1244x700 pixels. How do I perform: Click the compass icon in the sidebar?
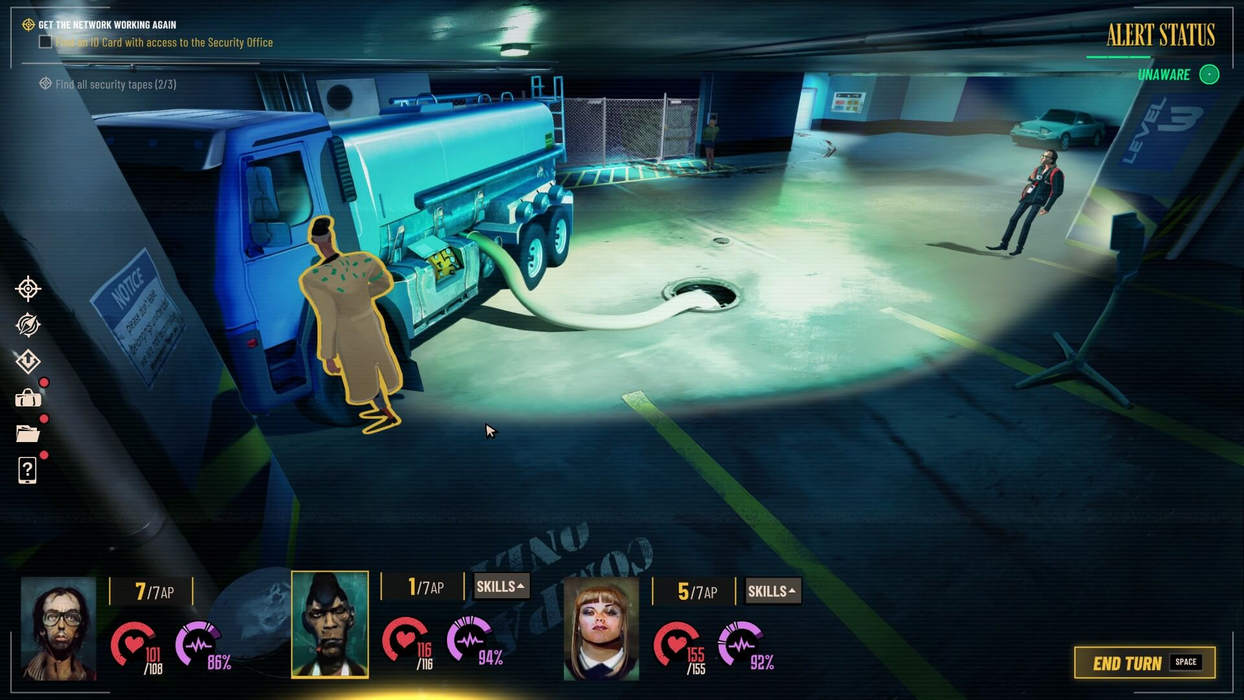point(28,325)
